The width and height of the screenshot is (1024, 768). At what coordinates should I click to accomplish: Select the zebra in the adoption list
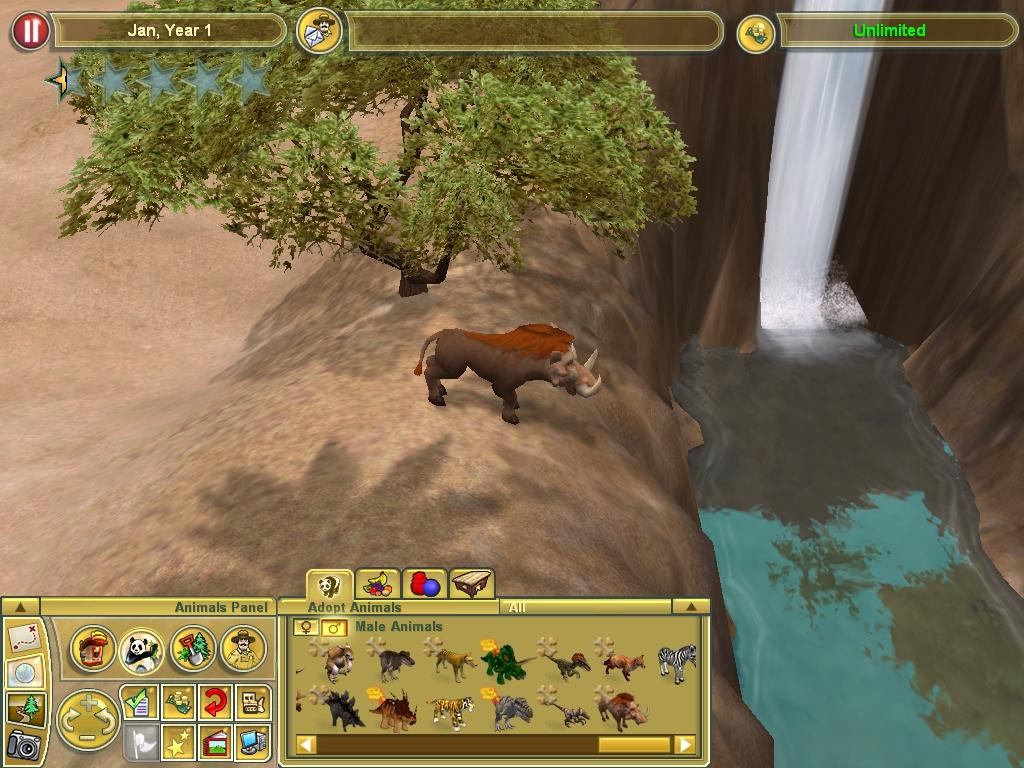(677, 662)
